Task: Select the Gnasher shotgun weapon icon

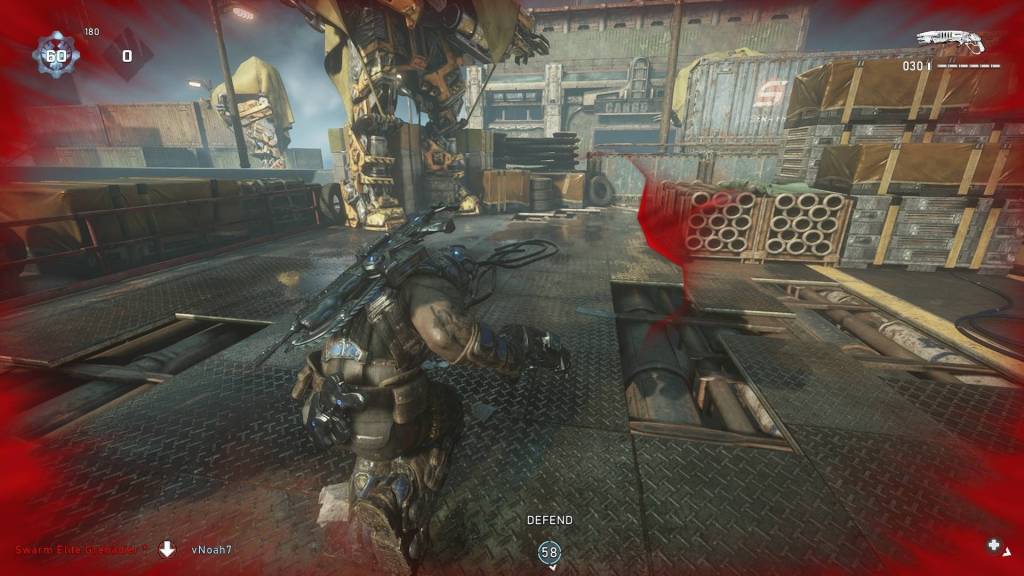Action: pos(950,42)
